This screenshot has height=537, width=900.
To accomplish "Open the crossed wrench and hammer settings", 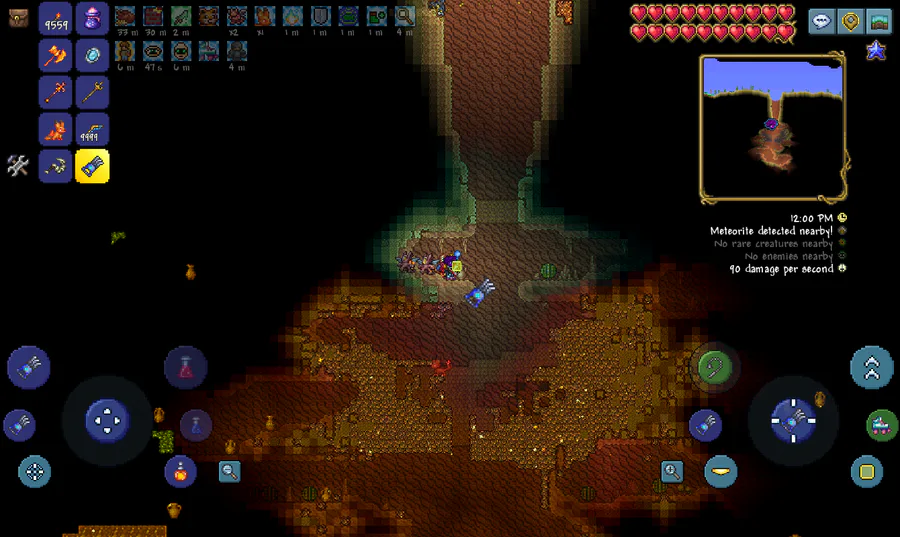I will [18, 165].
